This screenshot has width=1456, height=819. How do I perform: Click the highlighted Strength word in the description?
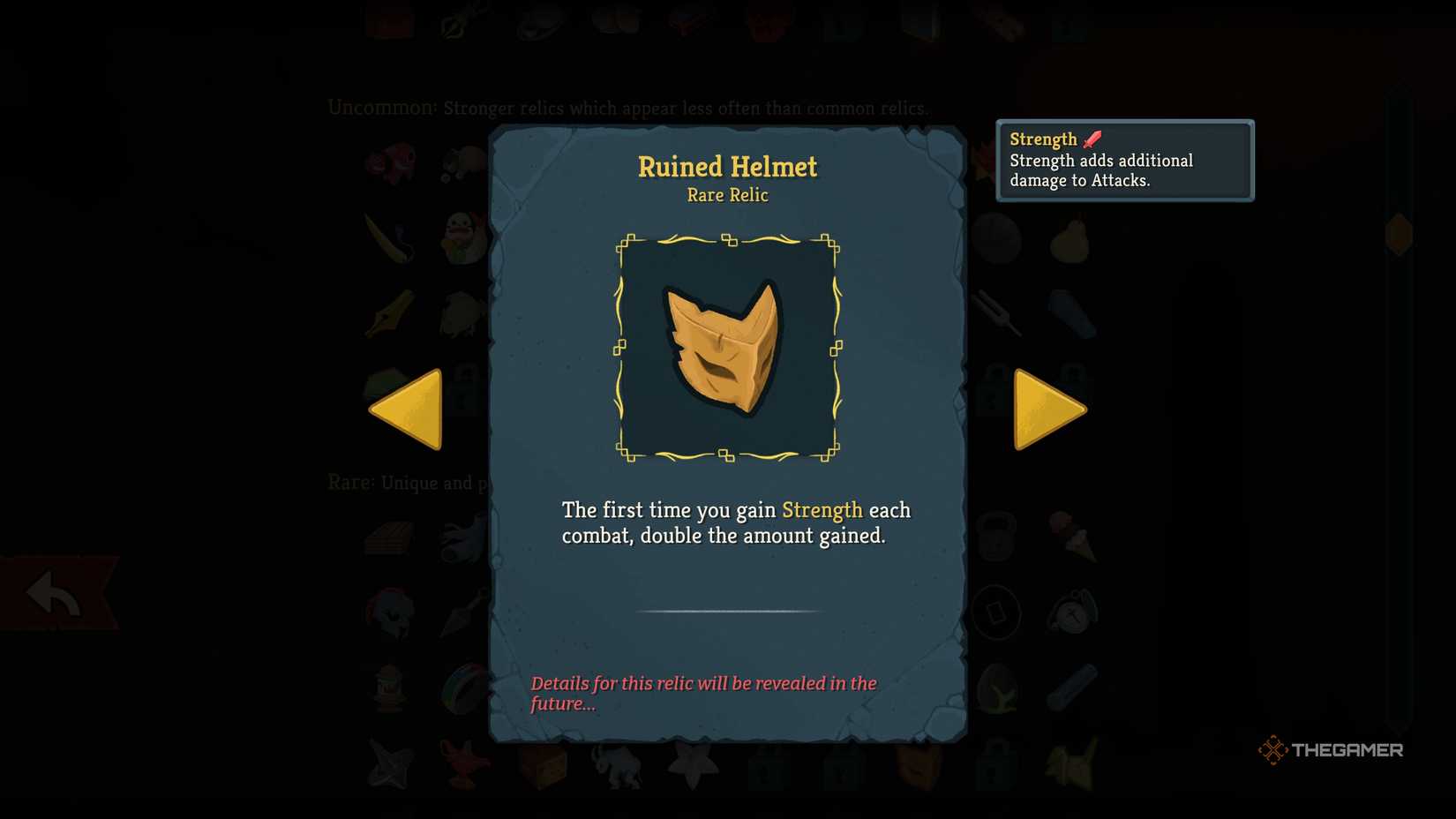[822, 510]
